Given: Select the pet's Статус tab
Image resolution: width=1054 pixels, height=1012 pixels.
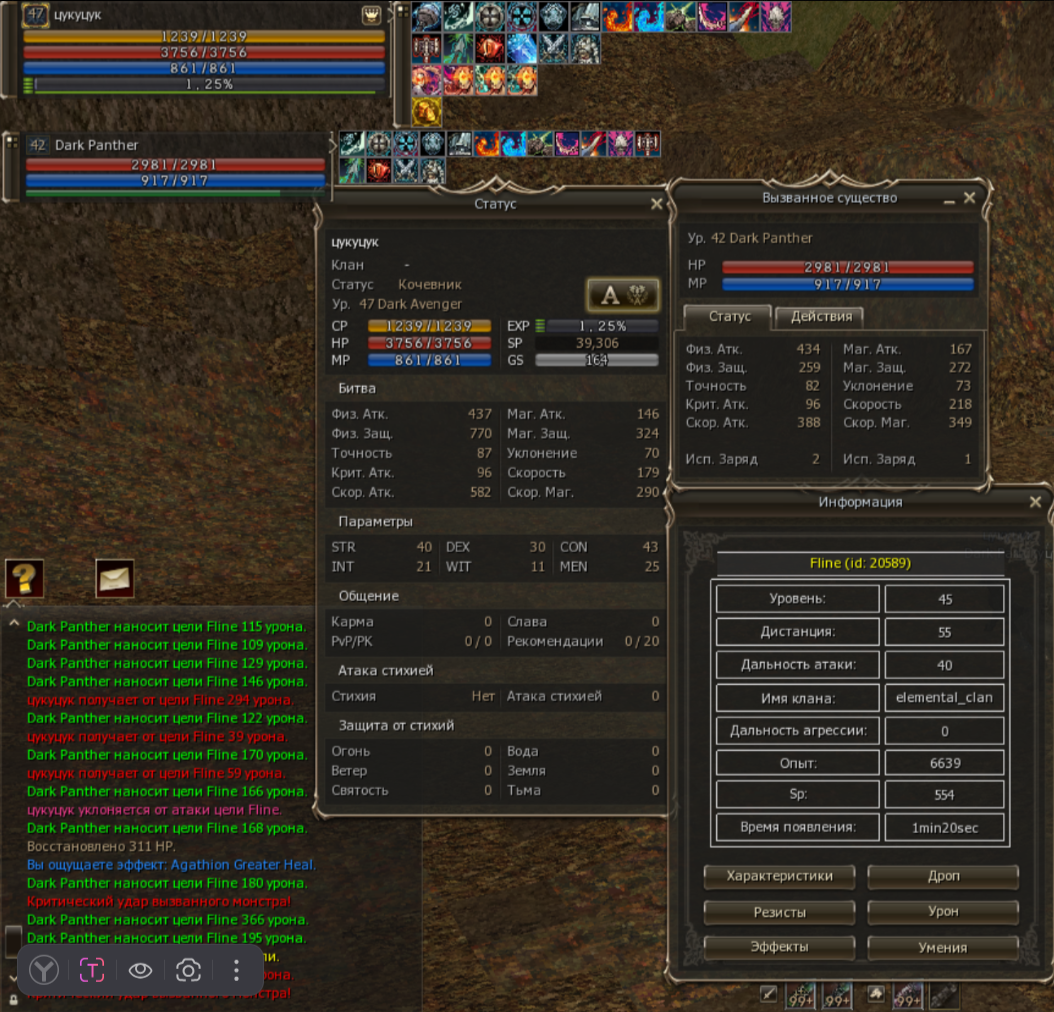Looking at the screenshot, I should pyautogui.click(x=729, y=316).
